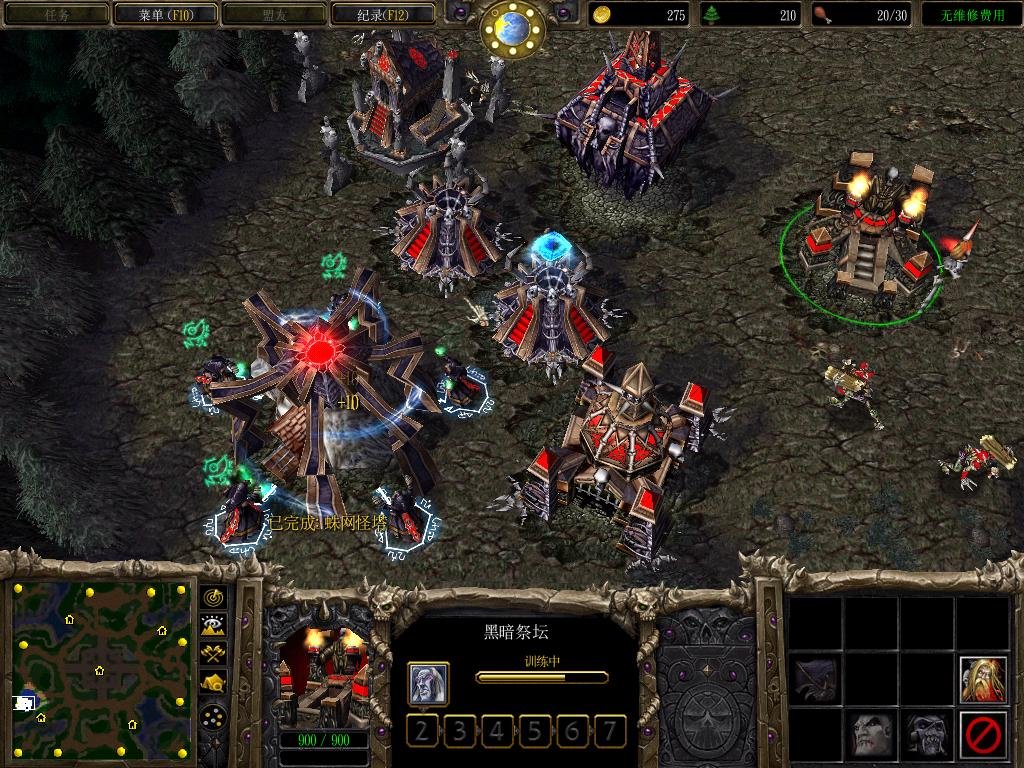Toggle creep camp display on minimap
The height and width of the screenshot is (768, 1024).
[214, 682]
